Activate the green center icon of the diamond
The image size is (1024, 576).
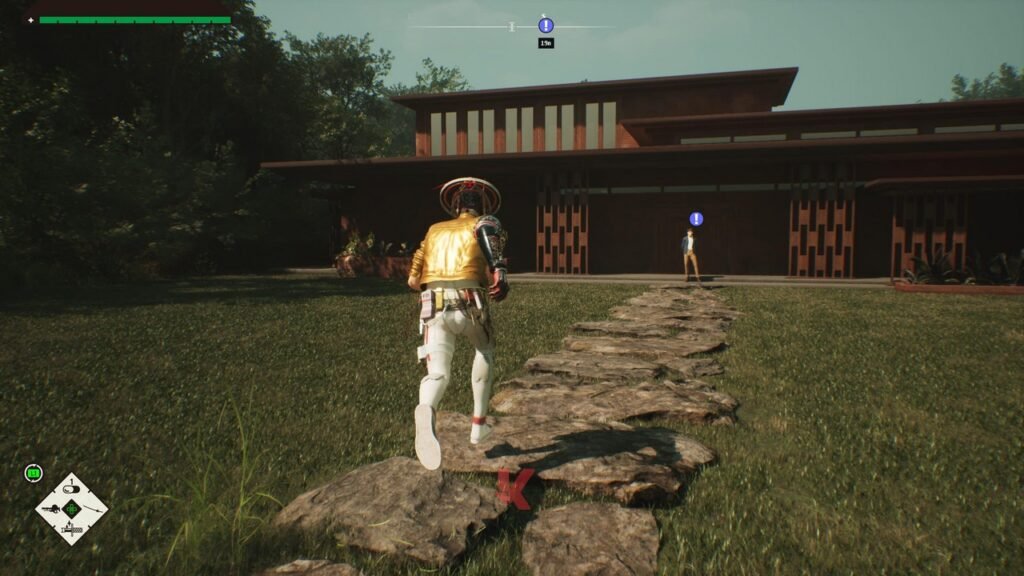72,509
